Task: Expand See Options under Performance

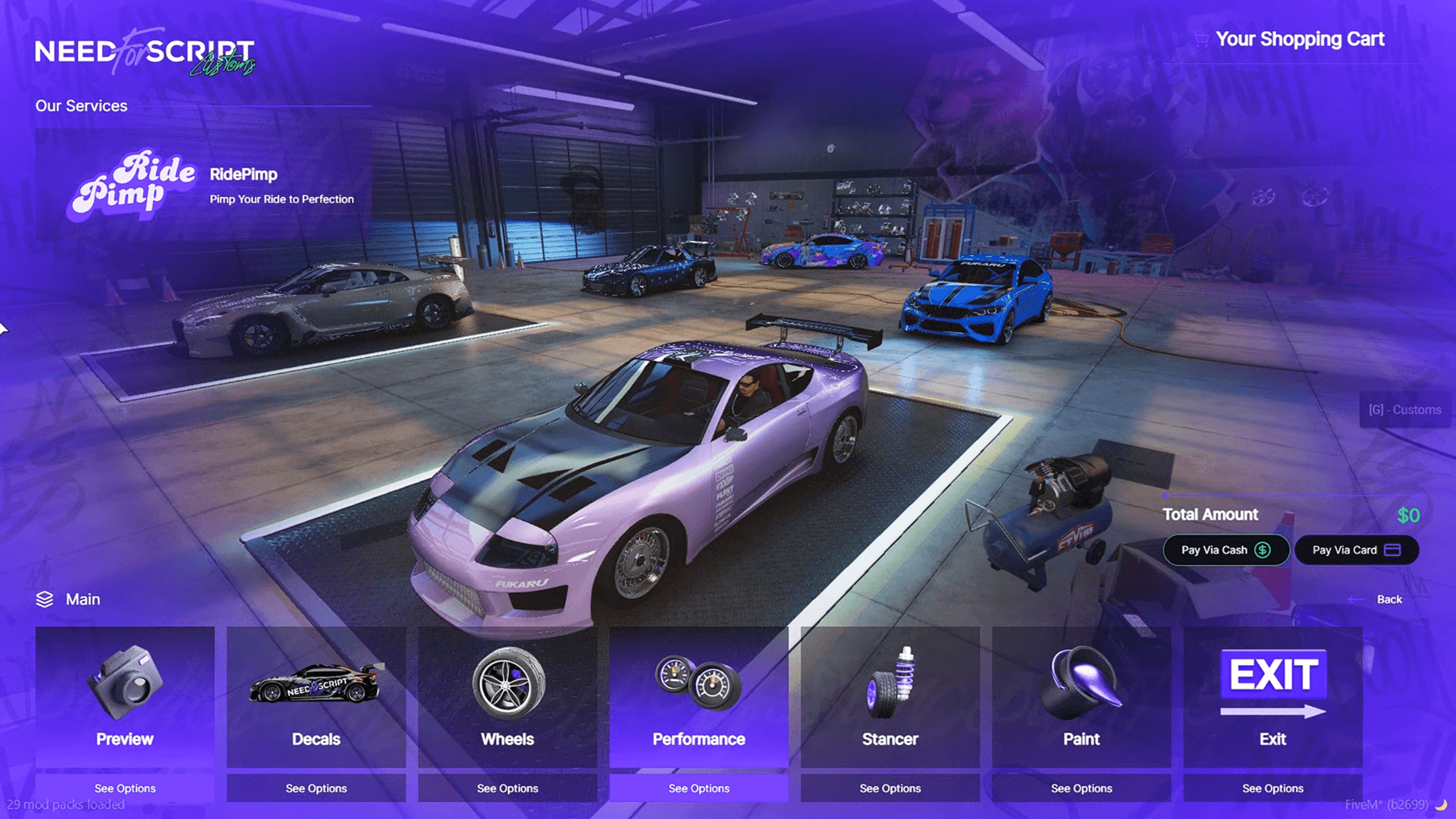Action: [x=698, y=788]
